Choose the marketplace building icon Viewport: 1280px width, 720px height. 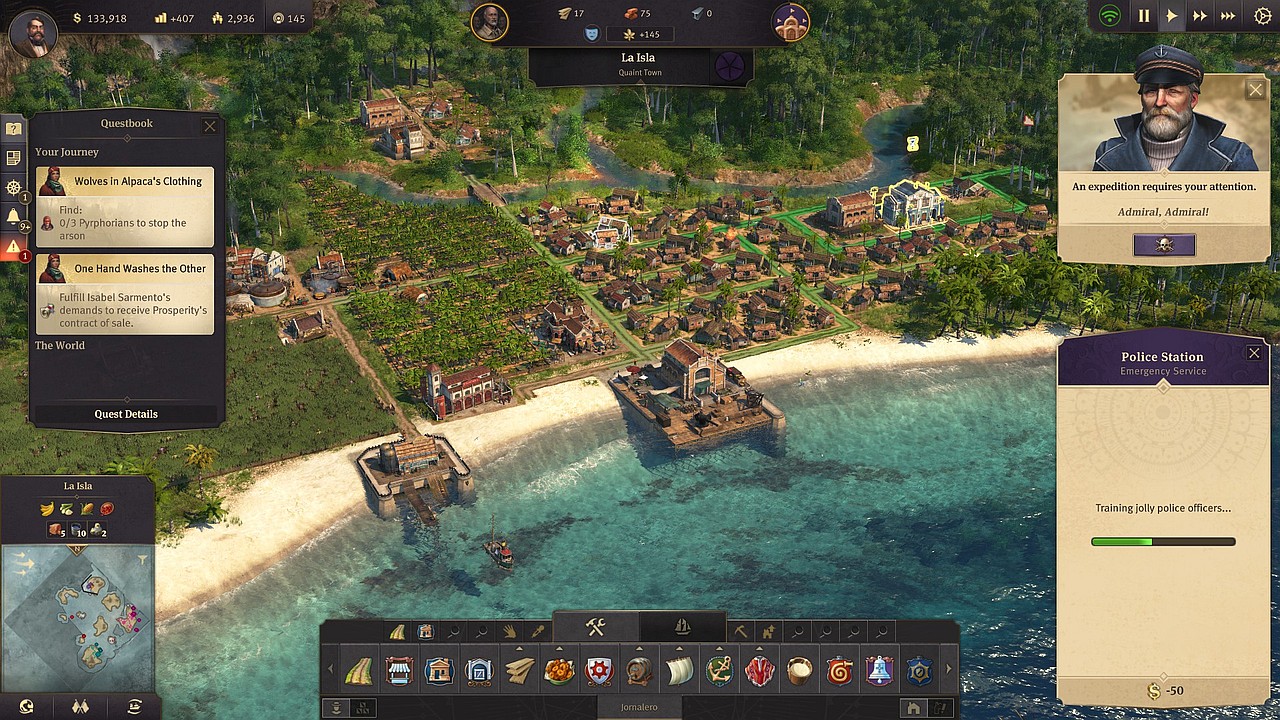[x=399, y=671]
